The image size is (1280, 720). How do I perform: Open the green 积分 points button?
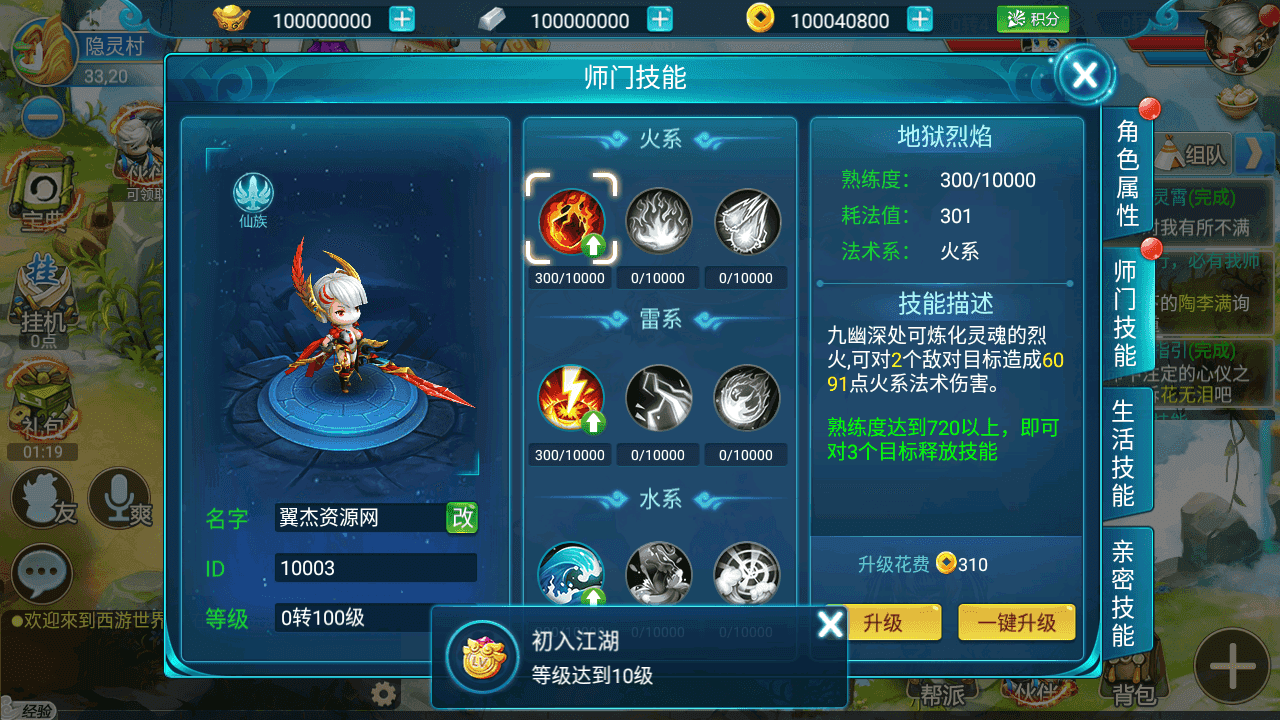pos(1033,19)
